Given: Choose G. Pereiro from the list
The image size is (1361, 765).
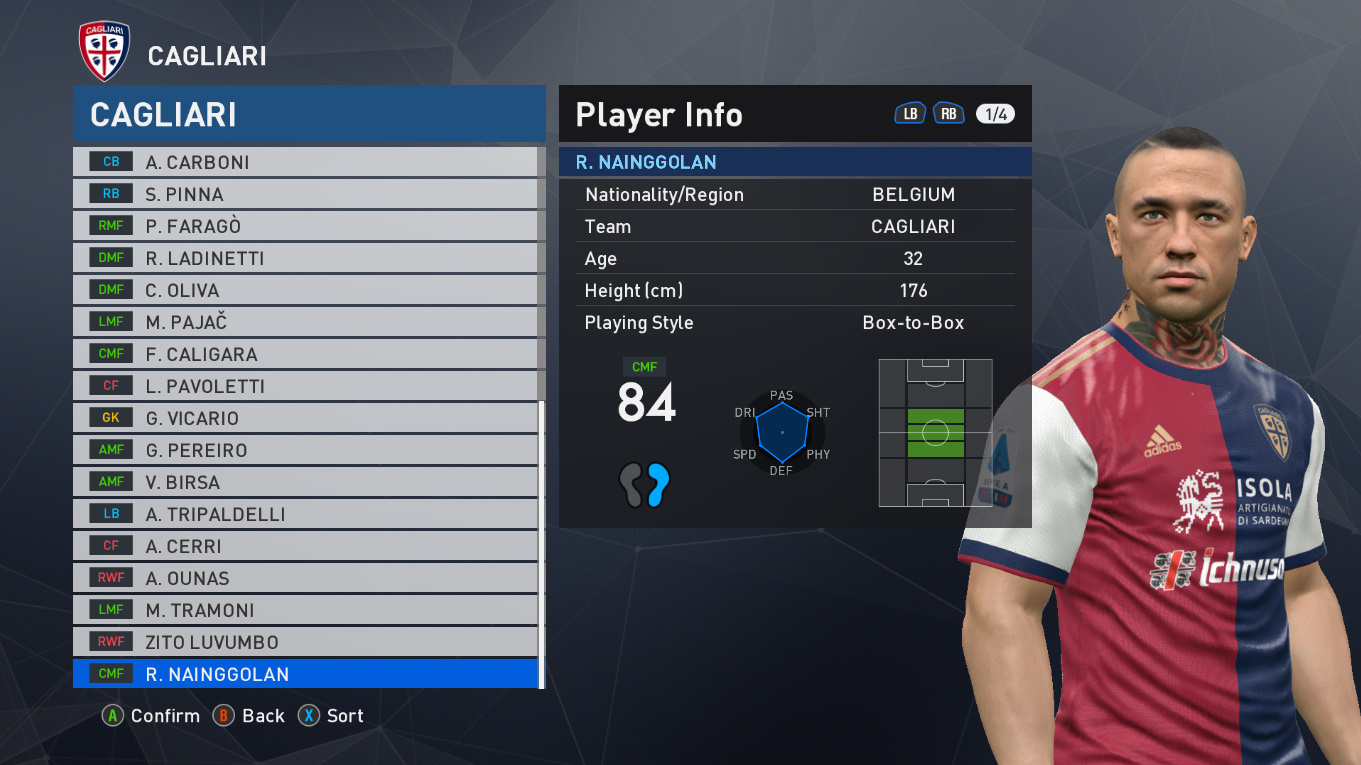Looking at the screenshot, I should pos(305,450).
